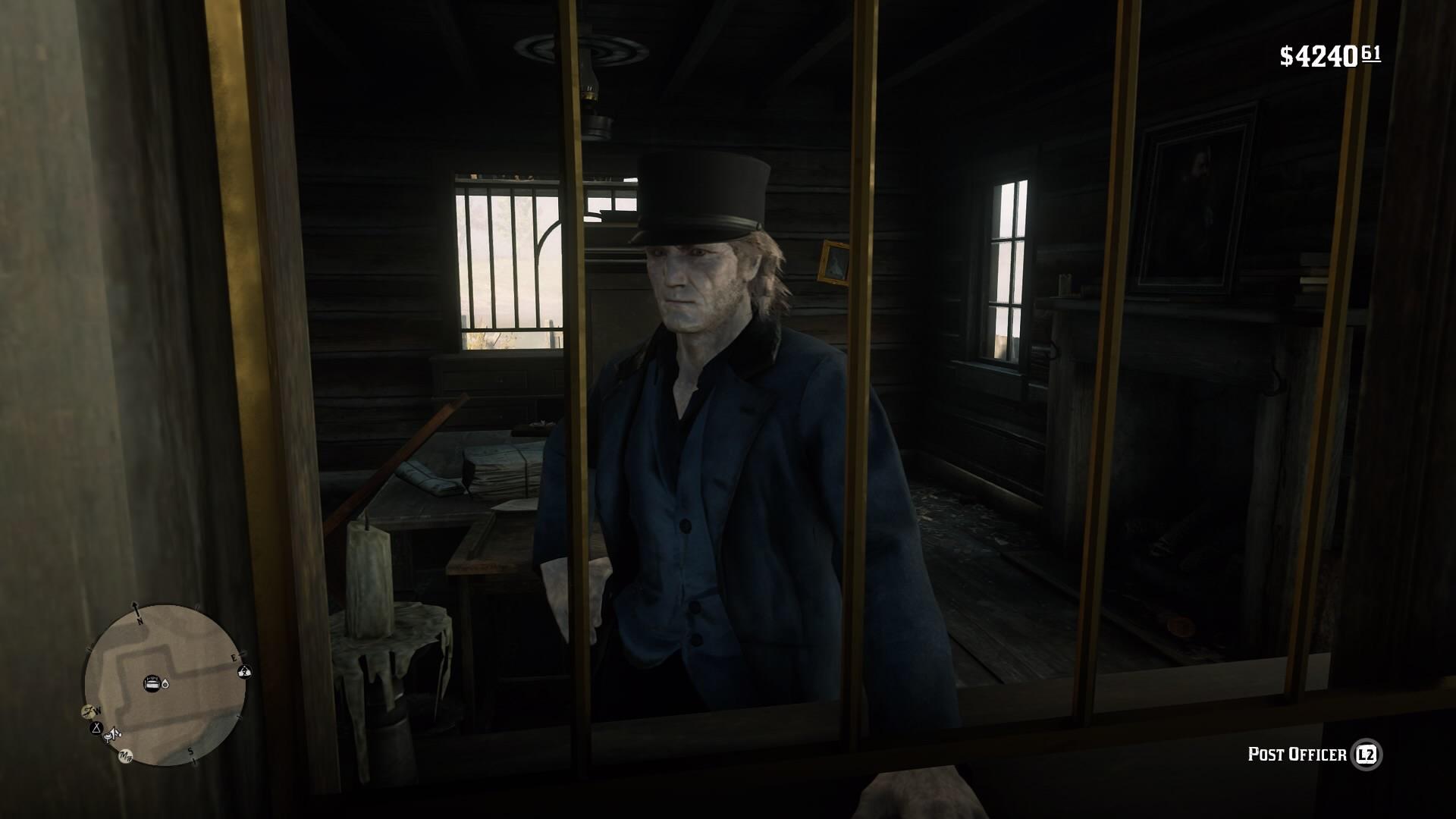Click the W compass letter on the minimap

97,711
